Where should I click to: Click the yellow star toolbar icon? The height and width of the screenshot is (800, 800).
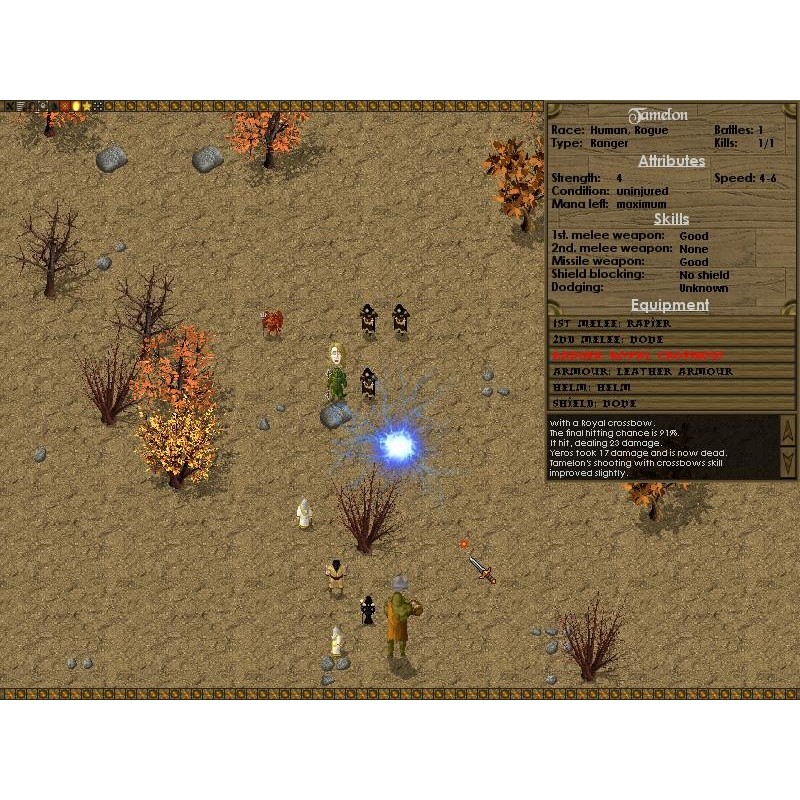point(86,105)
